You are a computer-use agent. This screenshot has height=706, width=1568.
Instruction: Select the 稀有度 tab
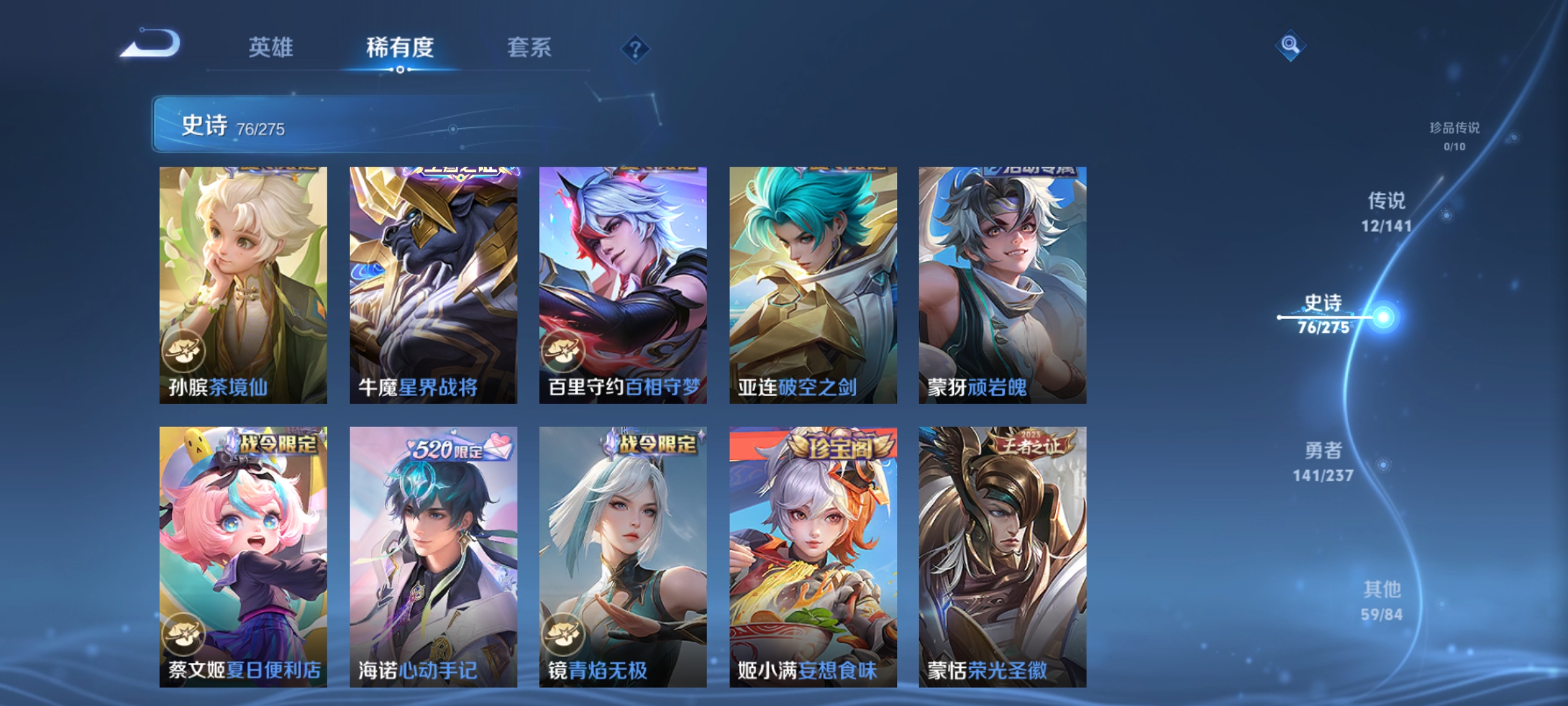[400, 48]
